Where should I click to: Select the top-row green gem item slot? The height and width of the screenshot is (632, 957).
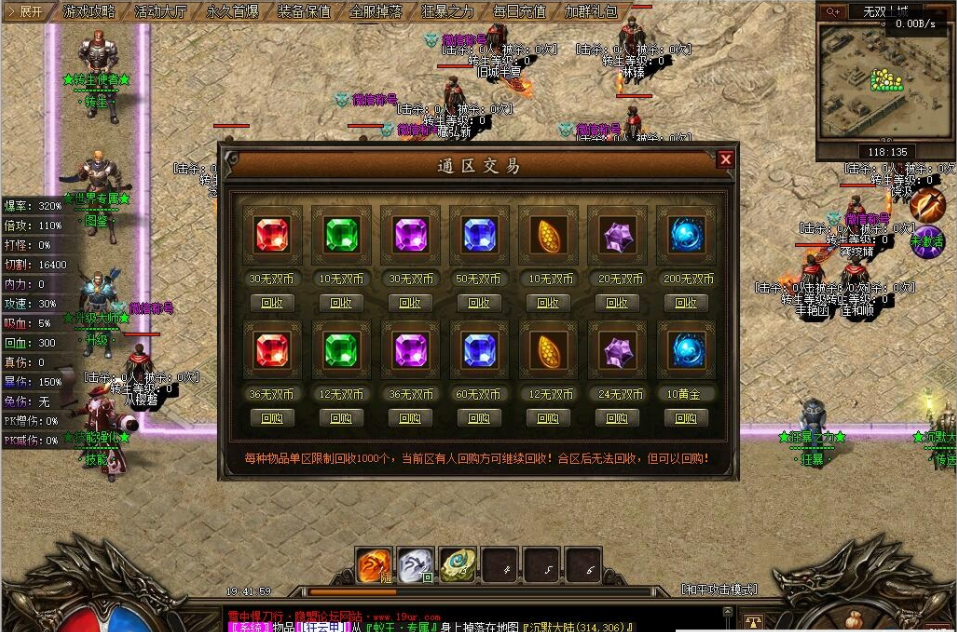[x=341, y=236]
